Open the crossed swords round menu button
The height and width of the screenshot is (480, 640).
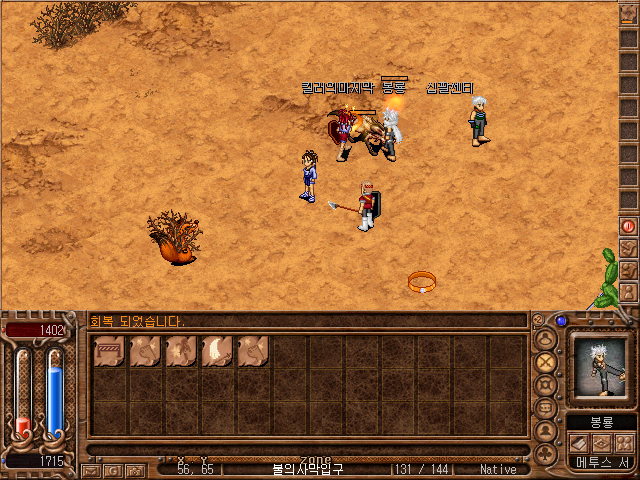[546, 361]
